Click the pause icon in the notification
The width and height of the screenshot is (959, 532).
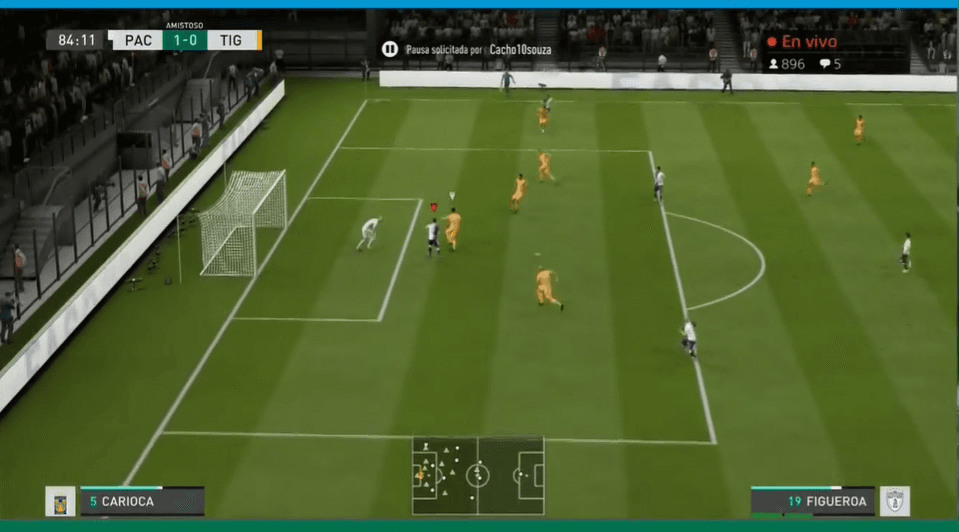click(389, 49)
